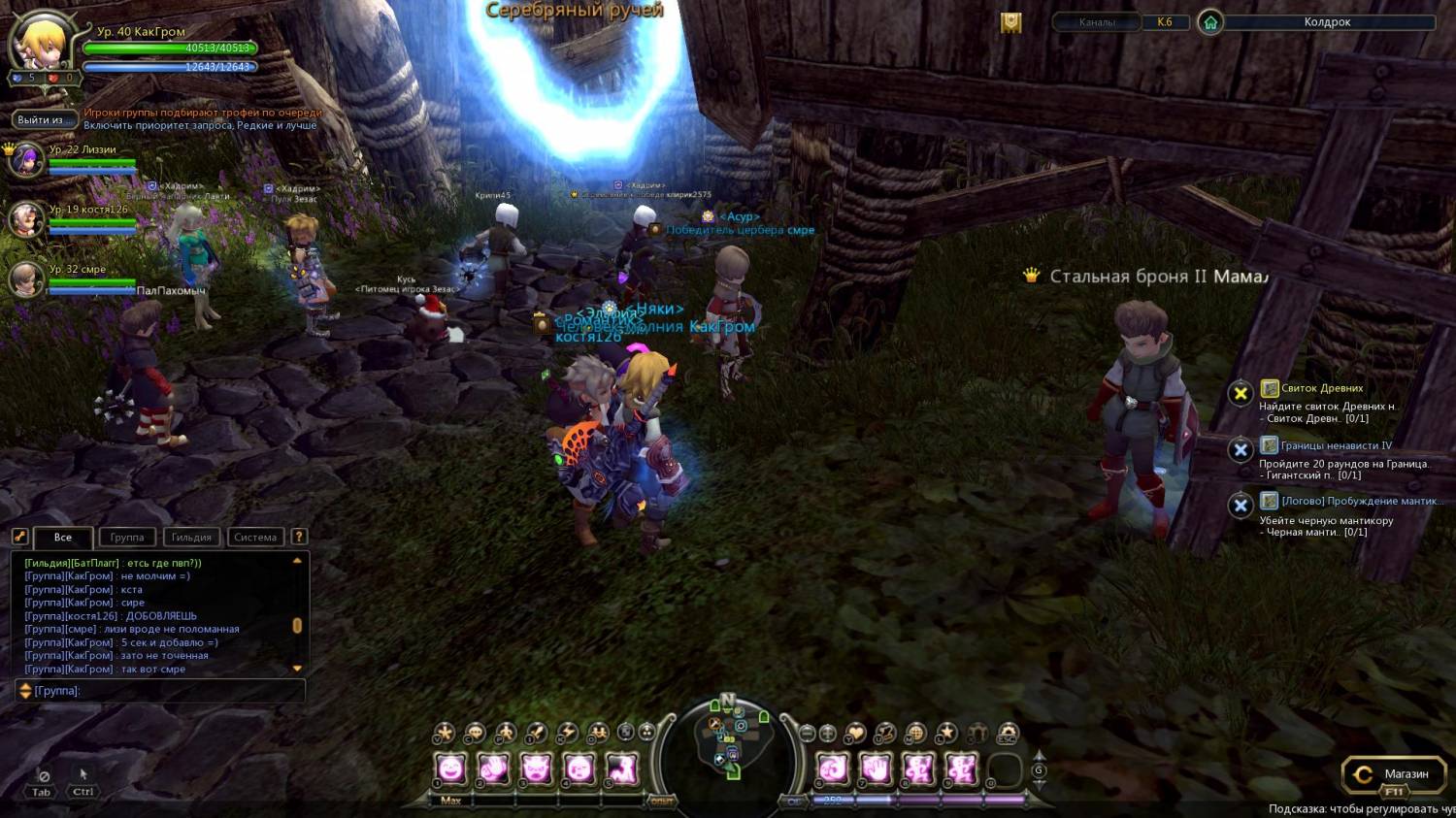1456x818 pixels.
Task: Open the Каналы channel selector
Action: 1097,22
